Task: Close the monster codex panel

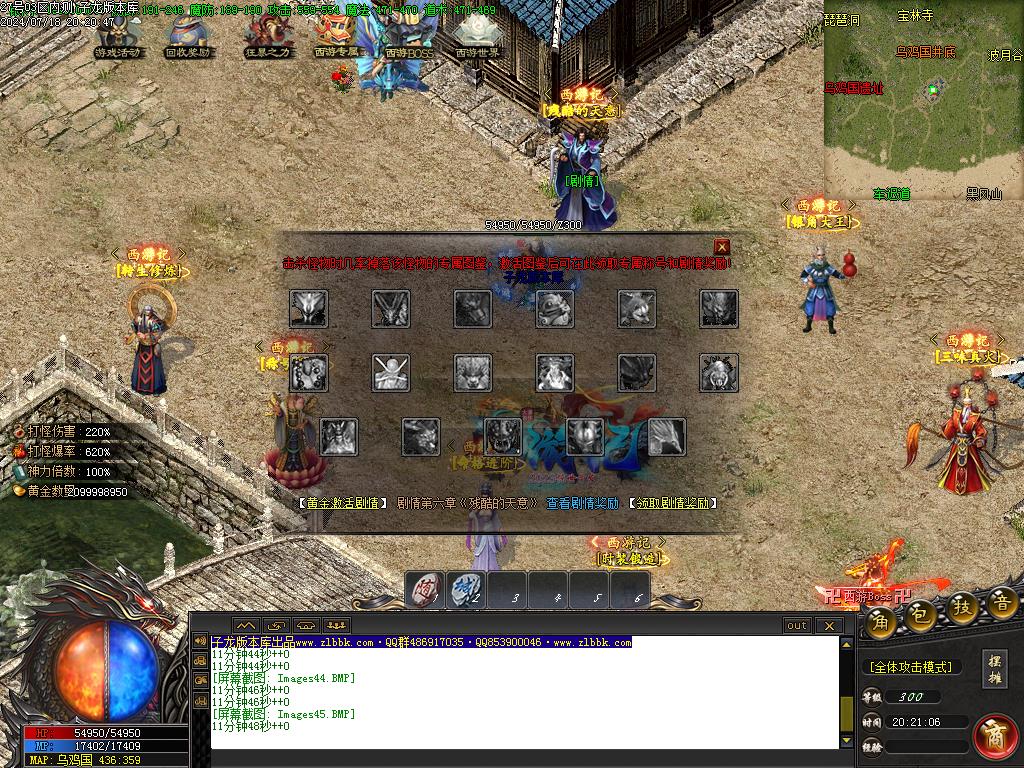Action: 722,247
